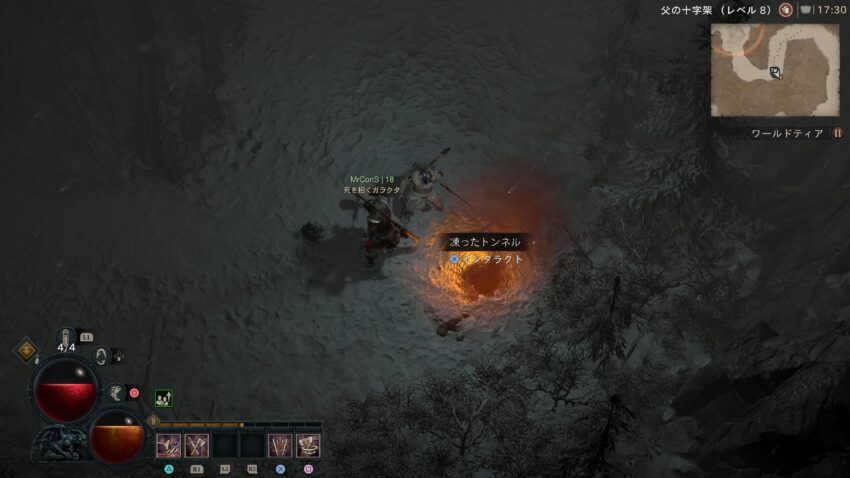Use the healing potion icon showing 4/4
Screen dimensions: 850x478
pyautogui.click(x=67, y=335)
